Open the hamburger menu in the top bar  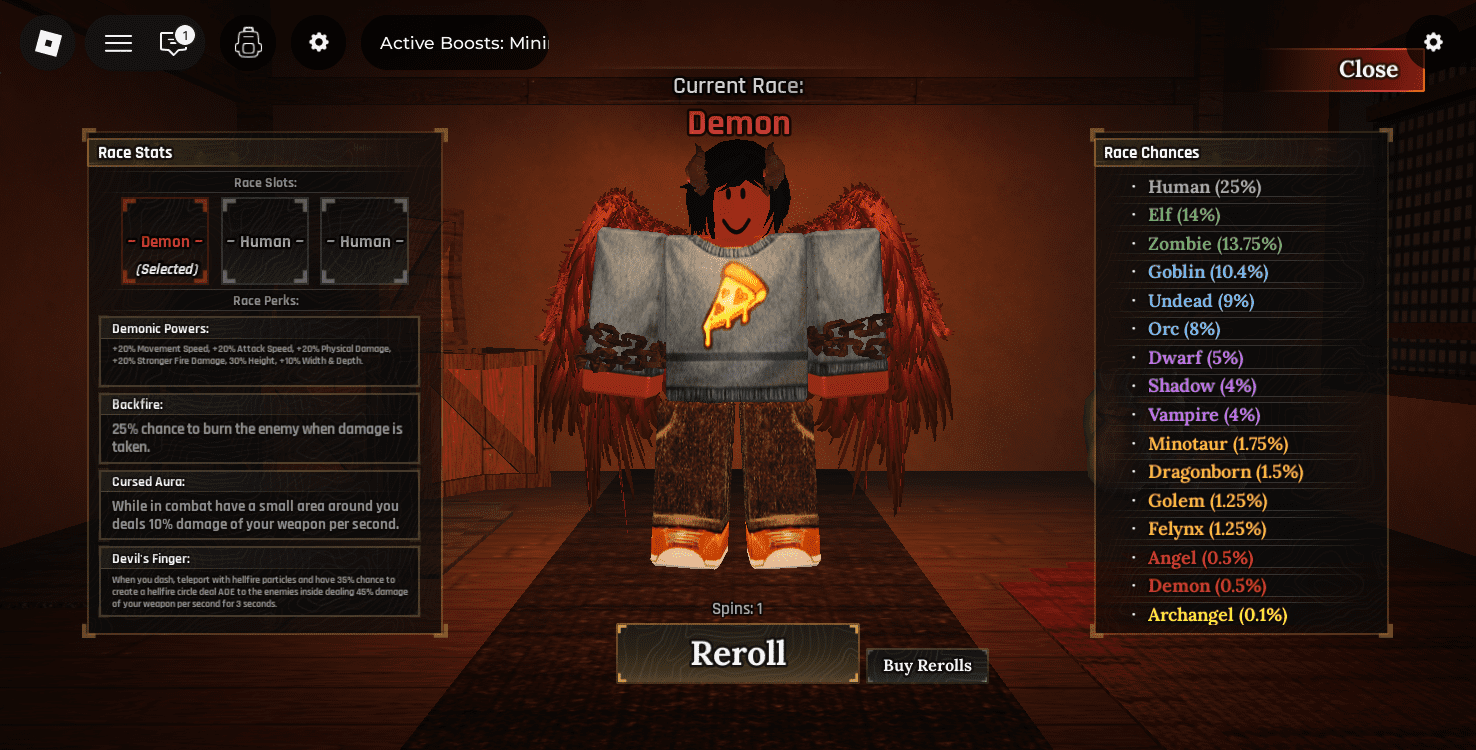click(x=117, y=42)
